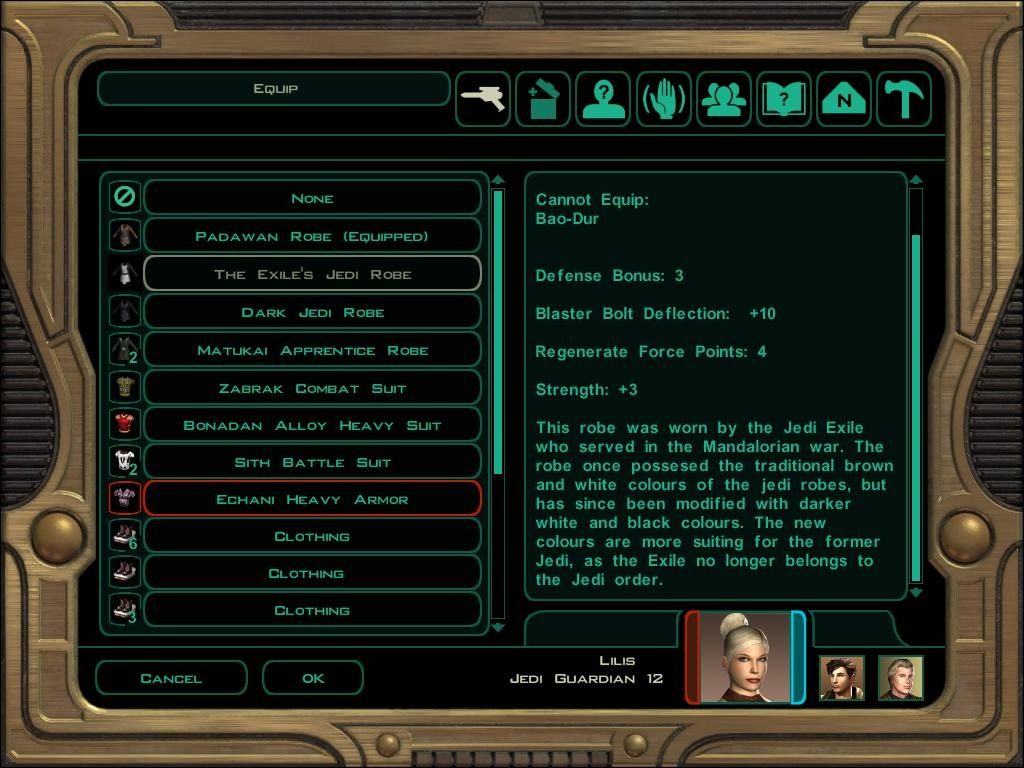This screenshot has height=768, width=1024.
Task: Confirm with the OK button
Action: pyautogui.click(x=313, y=678)
